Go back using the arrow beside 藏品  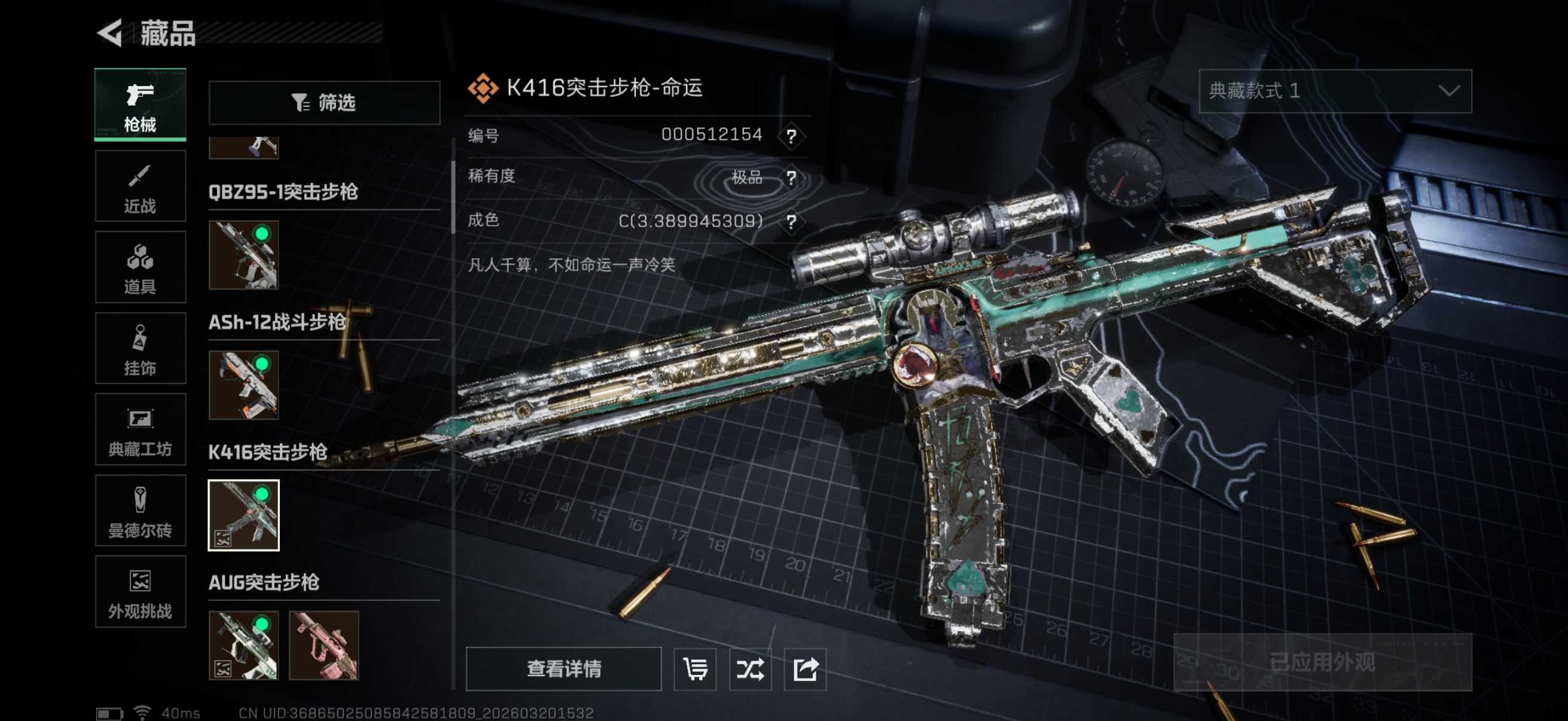(111, 33)
